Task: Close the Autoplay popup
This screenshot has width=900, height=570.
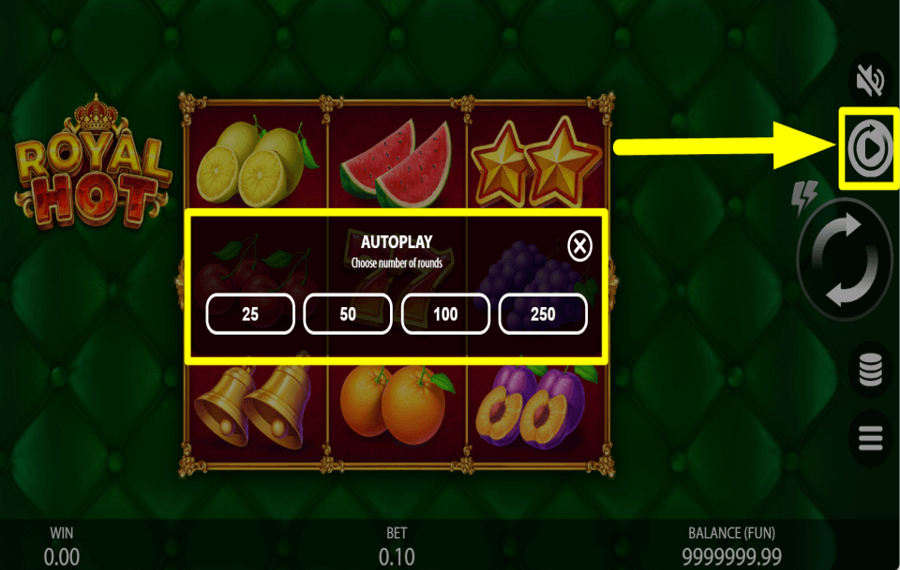Action: coord(580,245)
